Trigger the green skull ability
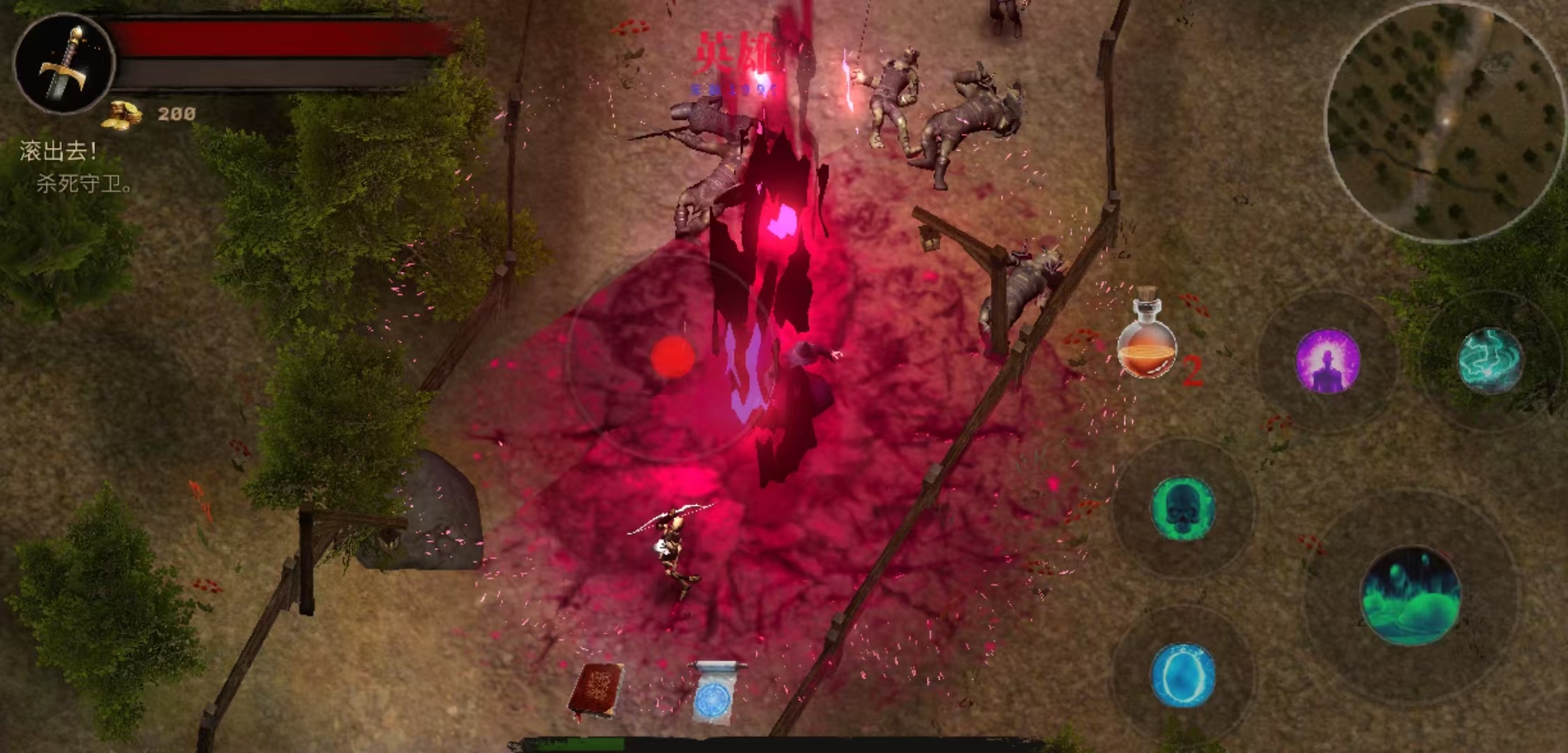The width and height of the screenshot is (1568, 753). point(1182,508)
